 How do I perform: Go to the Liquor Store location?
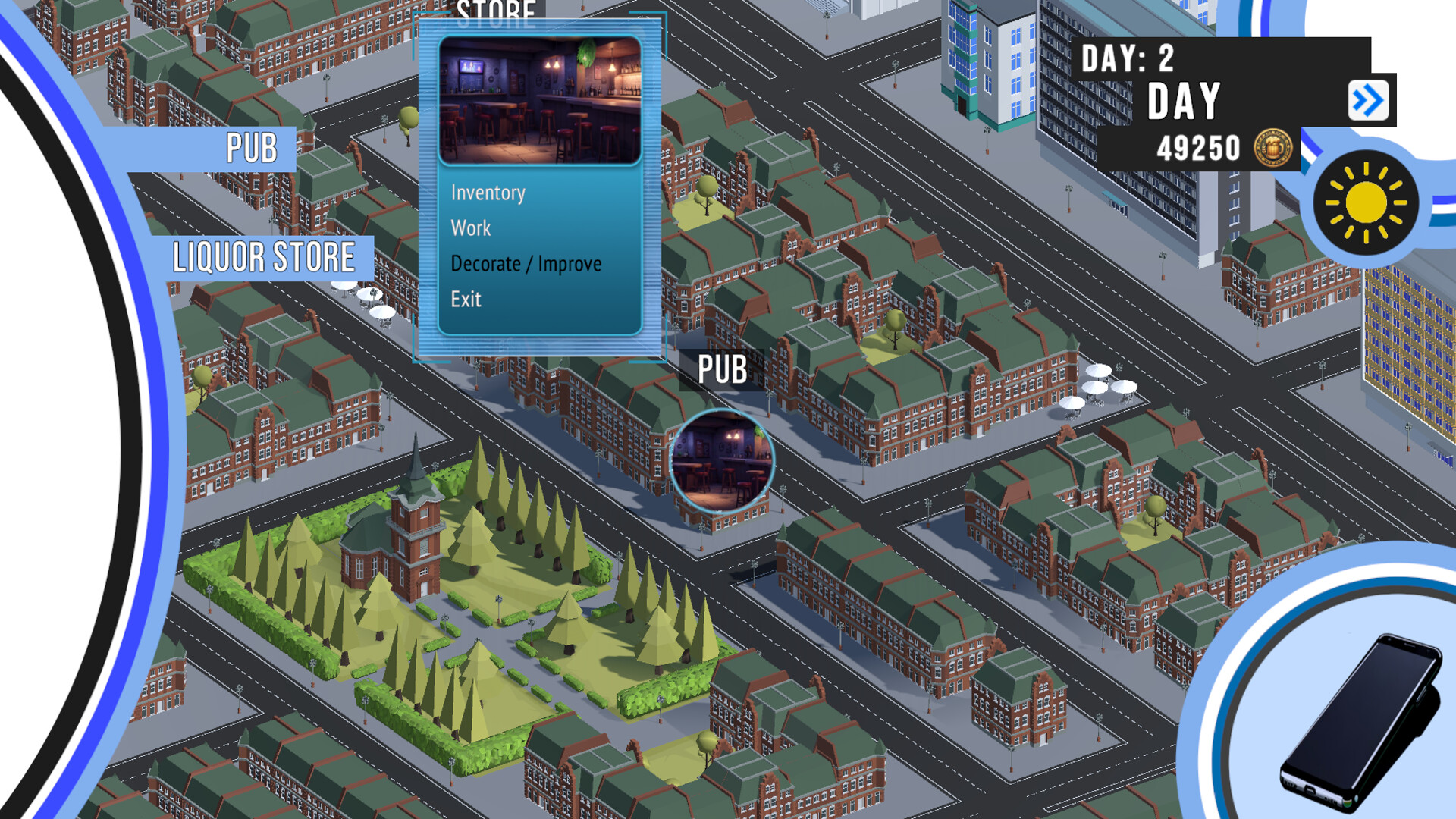coord(263,258)
